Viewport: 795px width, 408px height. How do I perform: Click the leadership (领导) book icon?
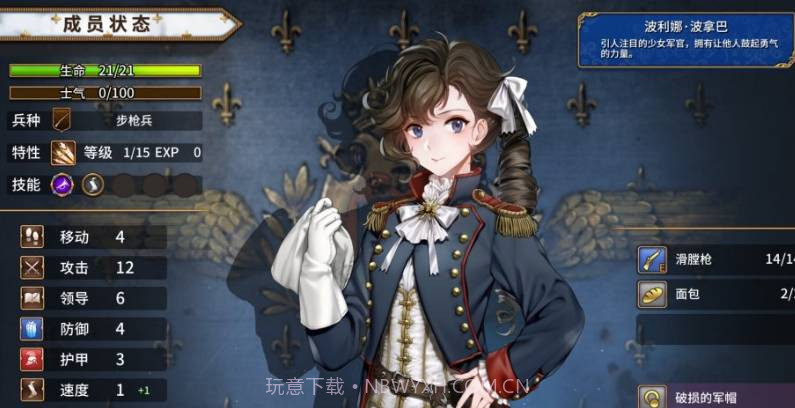(32, 298)
